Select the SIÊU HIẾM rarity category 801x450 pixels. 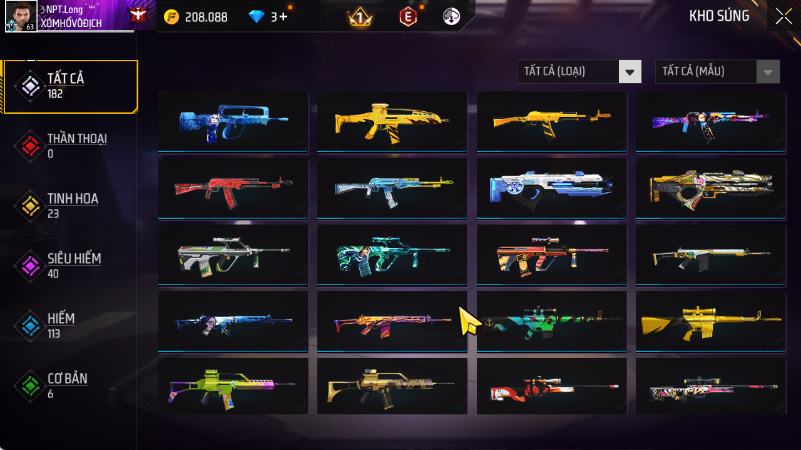coord(70,265)
